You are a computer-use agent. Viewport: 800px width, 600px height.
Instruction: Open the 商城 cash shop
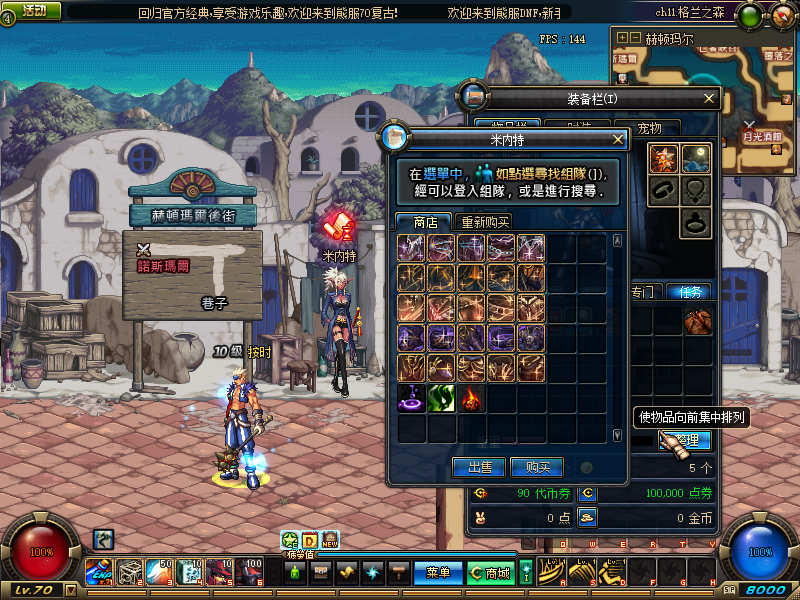(490, 572)
